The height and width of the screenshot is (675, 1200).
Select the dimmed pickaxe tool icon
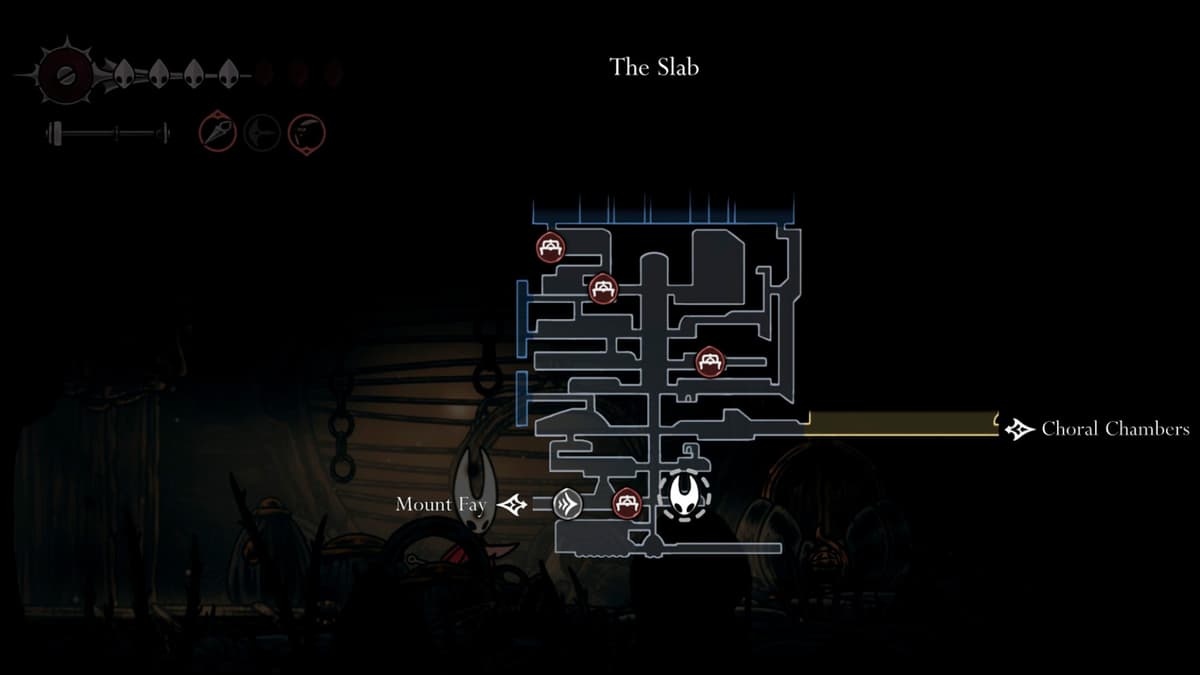point(262,131)
